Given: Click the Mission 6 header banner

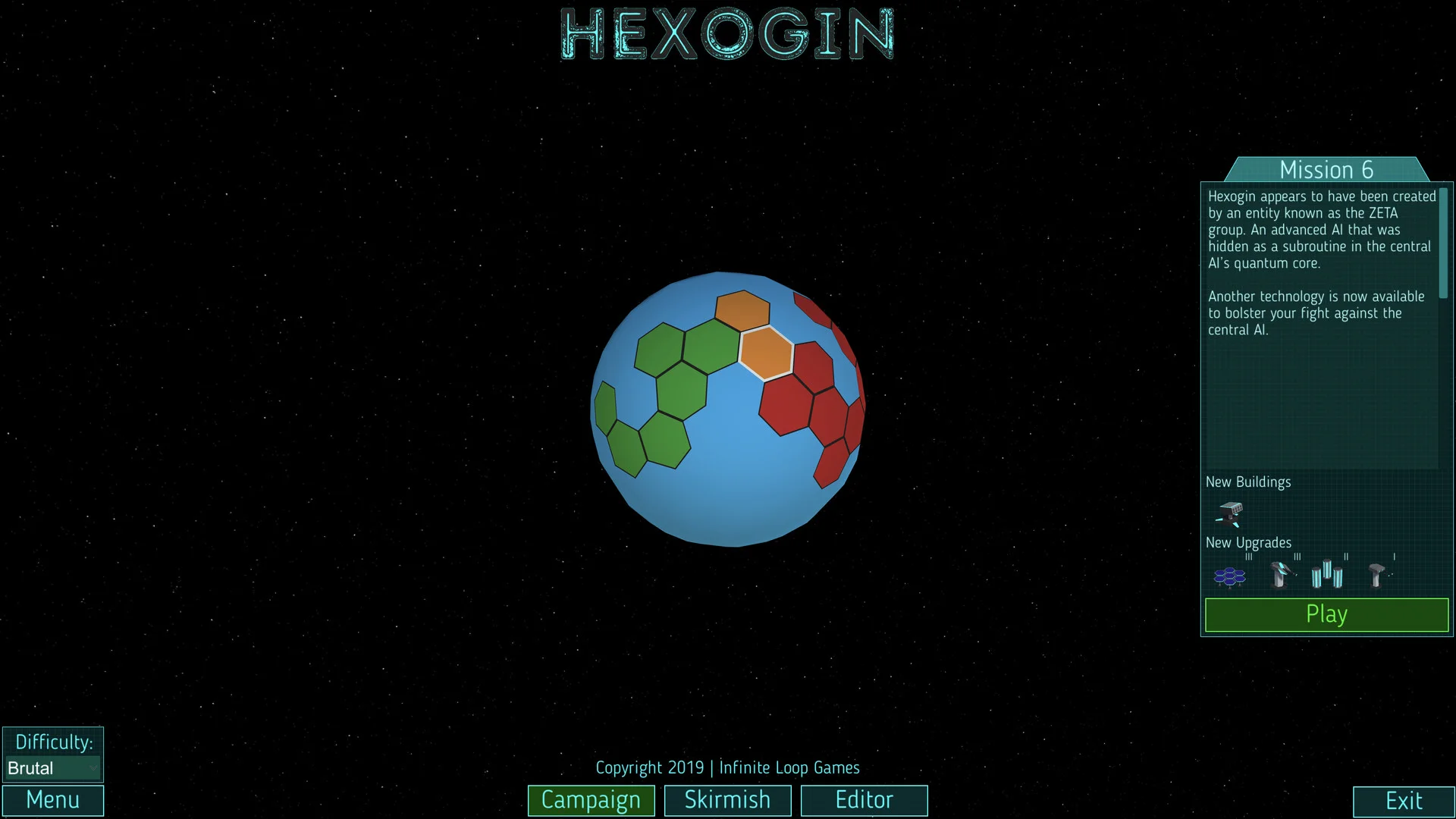Looking at the screenshot, I should (x=1326, y=170).
